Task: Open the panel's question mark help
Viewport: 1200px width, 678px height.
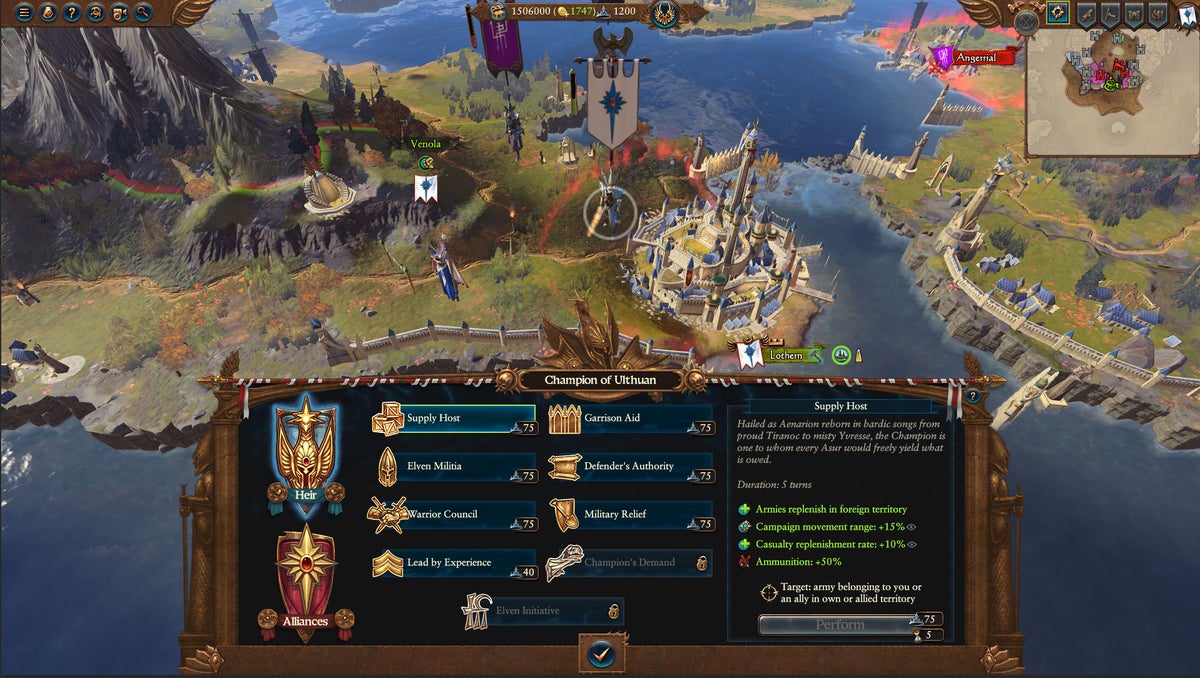Action: click(x=972, y=396)
